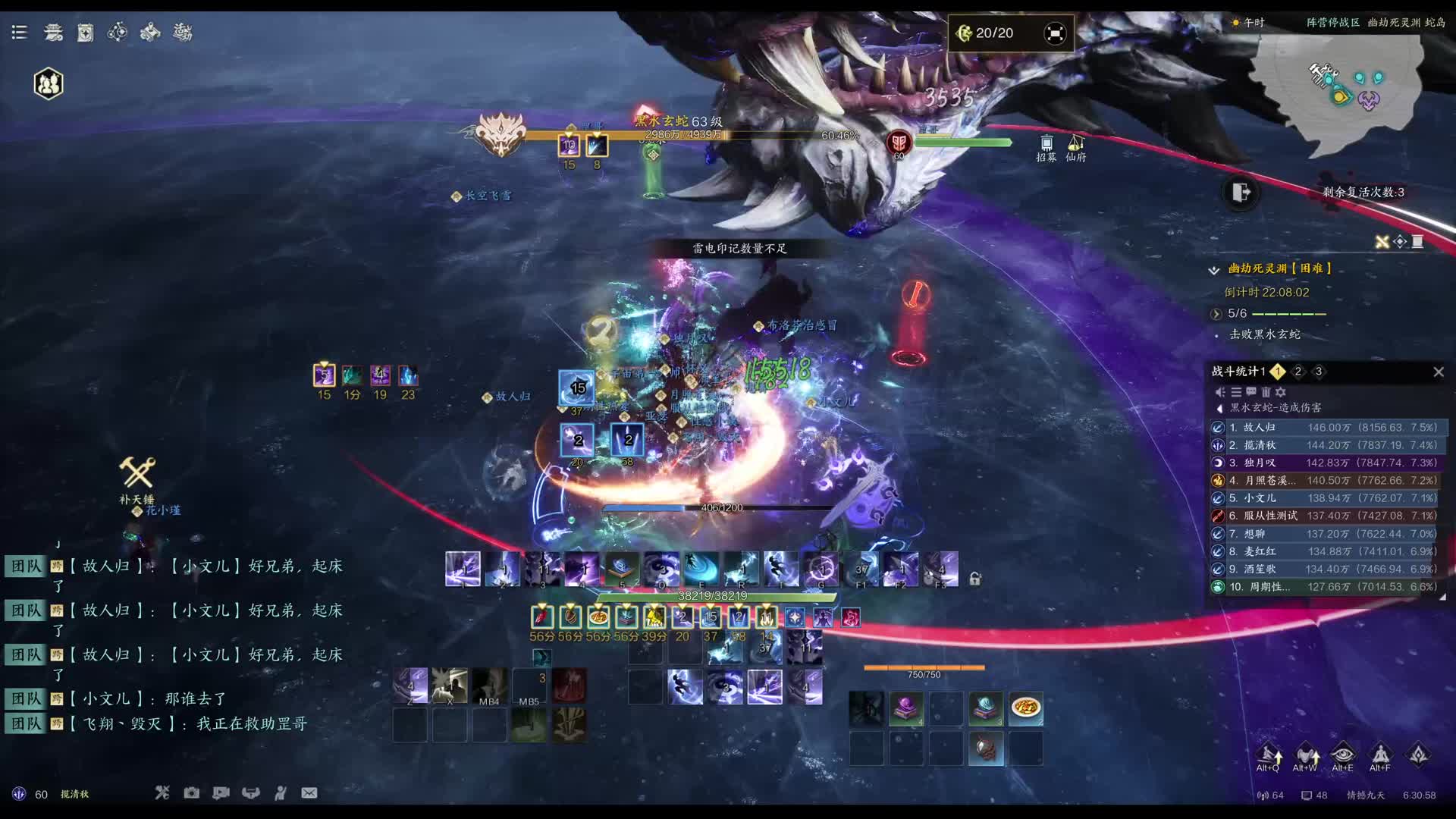Switch to combat stats tab 3
Image resolution: width=1456 pixels, height=819 pixels.
pyautogui.click(x=1319, y=372)
